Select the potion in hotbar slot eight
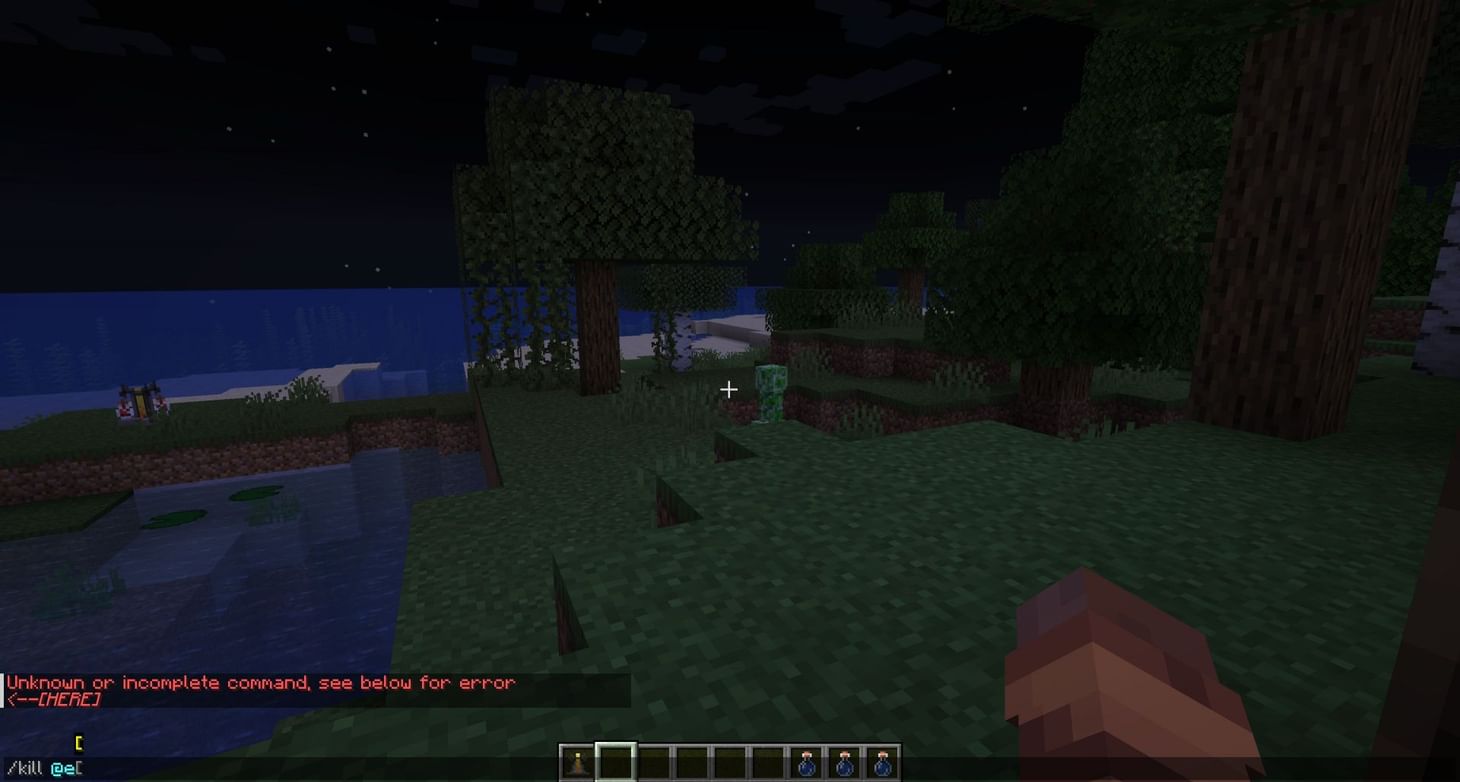1460x782 pixels. tap(845, 762)
